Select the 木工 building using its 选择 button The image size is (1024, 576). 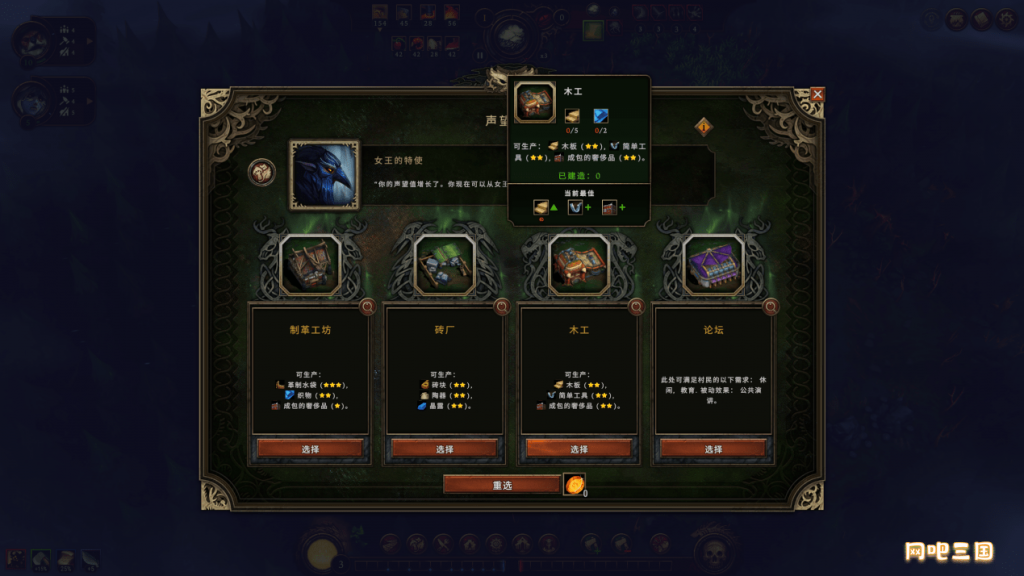pos(578,449)
